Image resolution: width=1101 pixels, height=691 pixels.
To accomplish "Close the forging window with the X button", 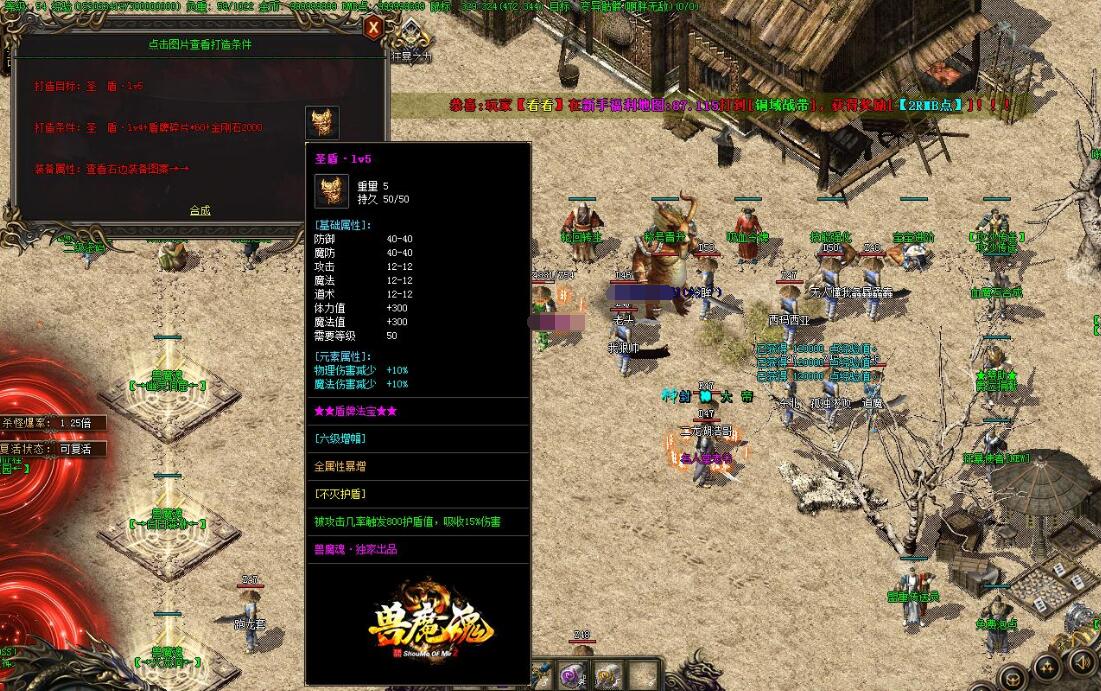I will 373,27.
